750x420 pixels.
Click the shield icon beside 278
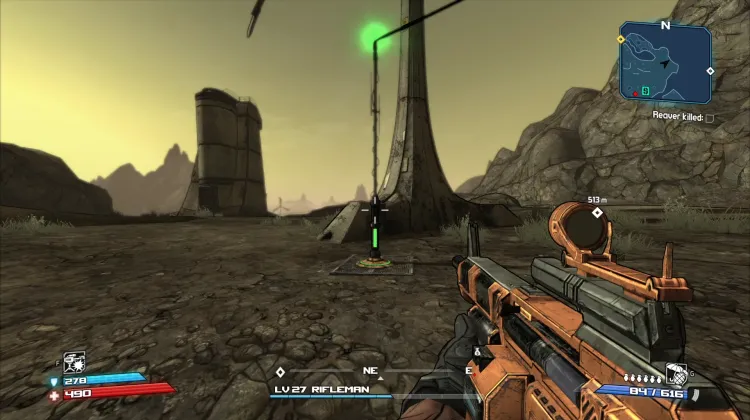(x=56, y=381)
